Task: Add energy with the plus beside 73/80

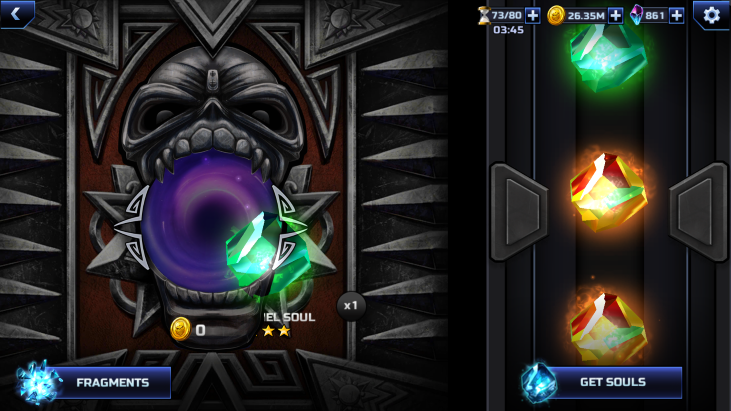Action: pyautogui.click(x=532, y=15)
